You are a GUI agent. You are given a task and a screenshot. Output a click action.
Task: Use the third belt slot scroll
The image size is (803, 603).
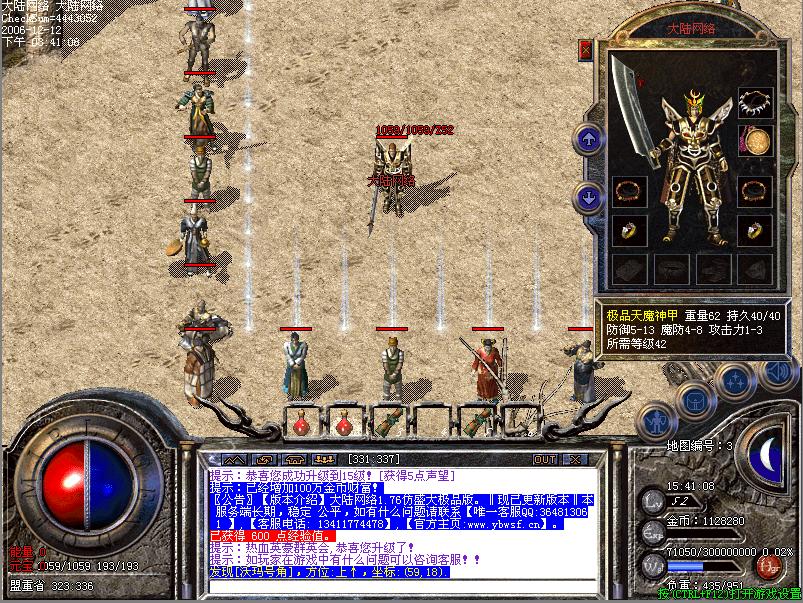click(387, 421)
